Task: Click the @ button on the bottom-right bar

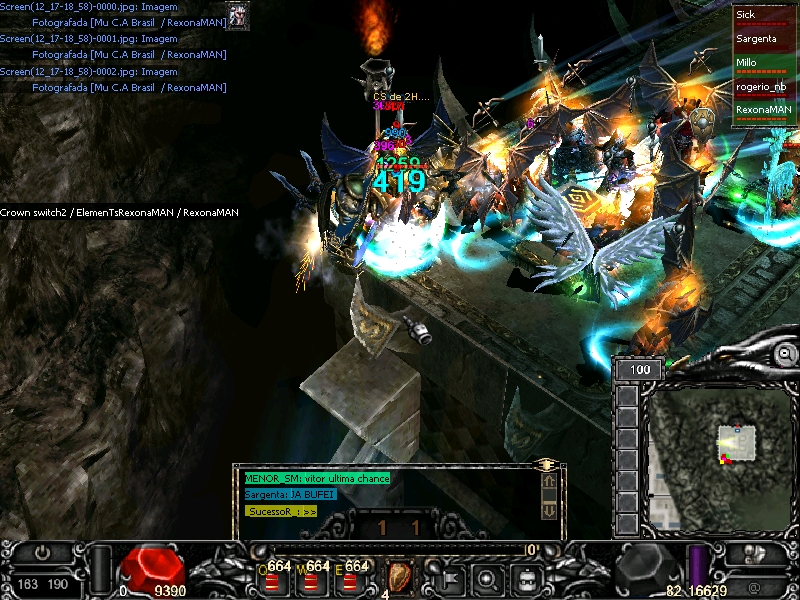Action: pyautogui.click(x=754, y=587)
